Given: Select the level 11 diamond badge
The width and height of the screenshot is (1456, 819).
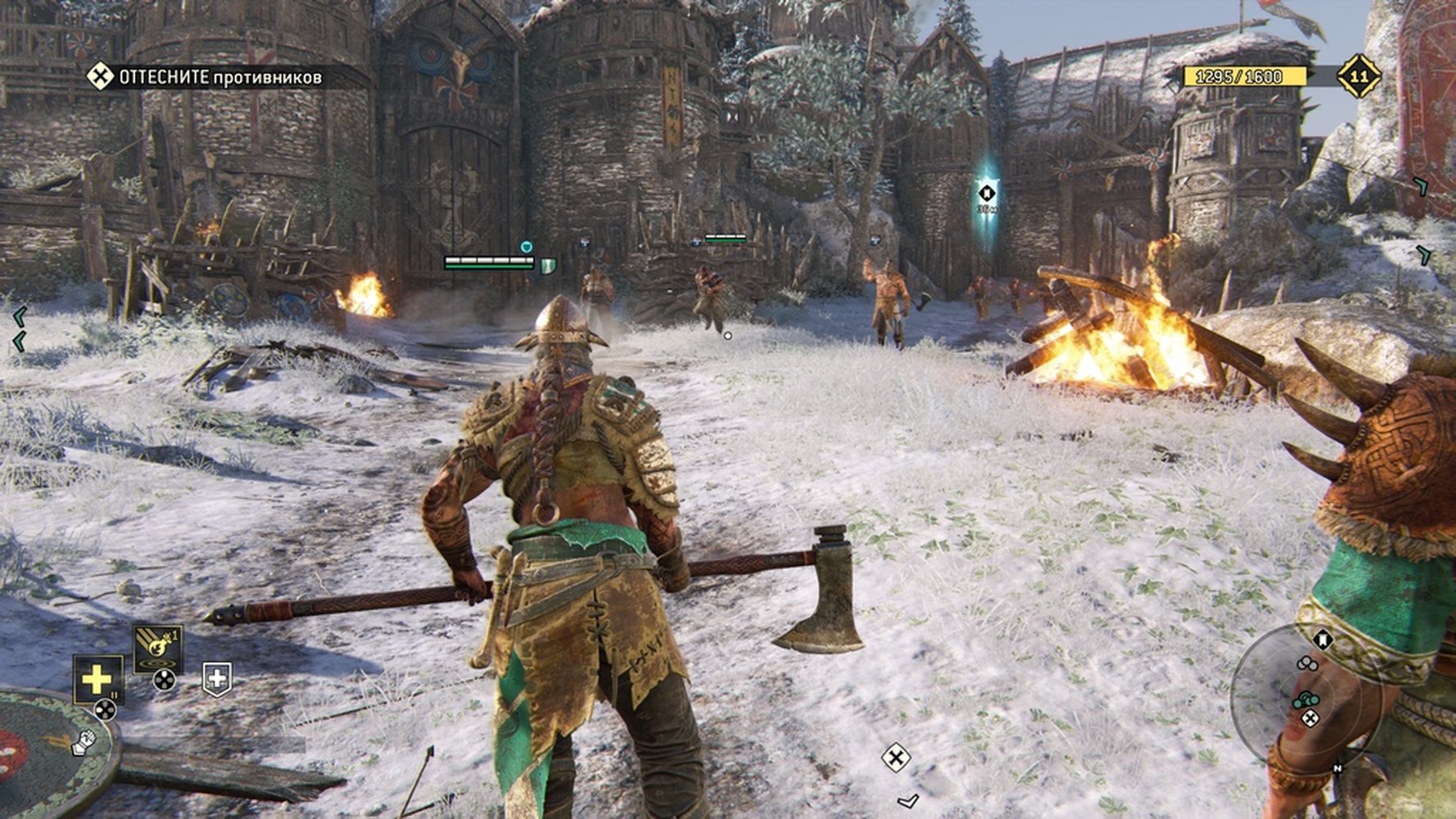Looking at the screenshot, I should (x=1359, y=77).
